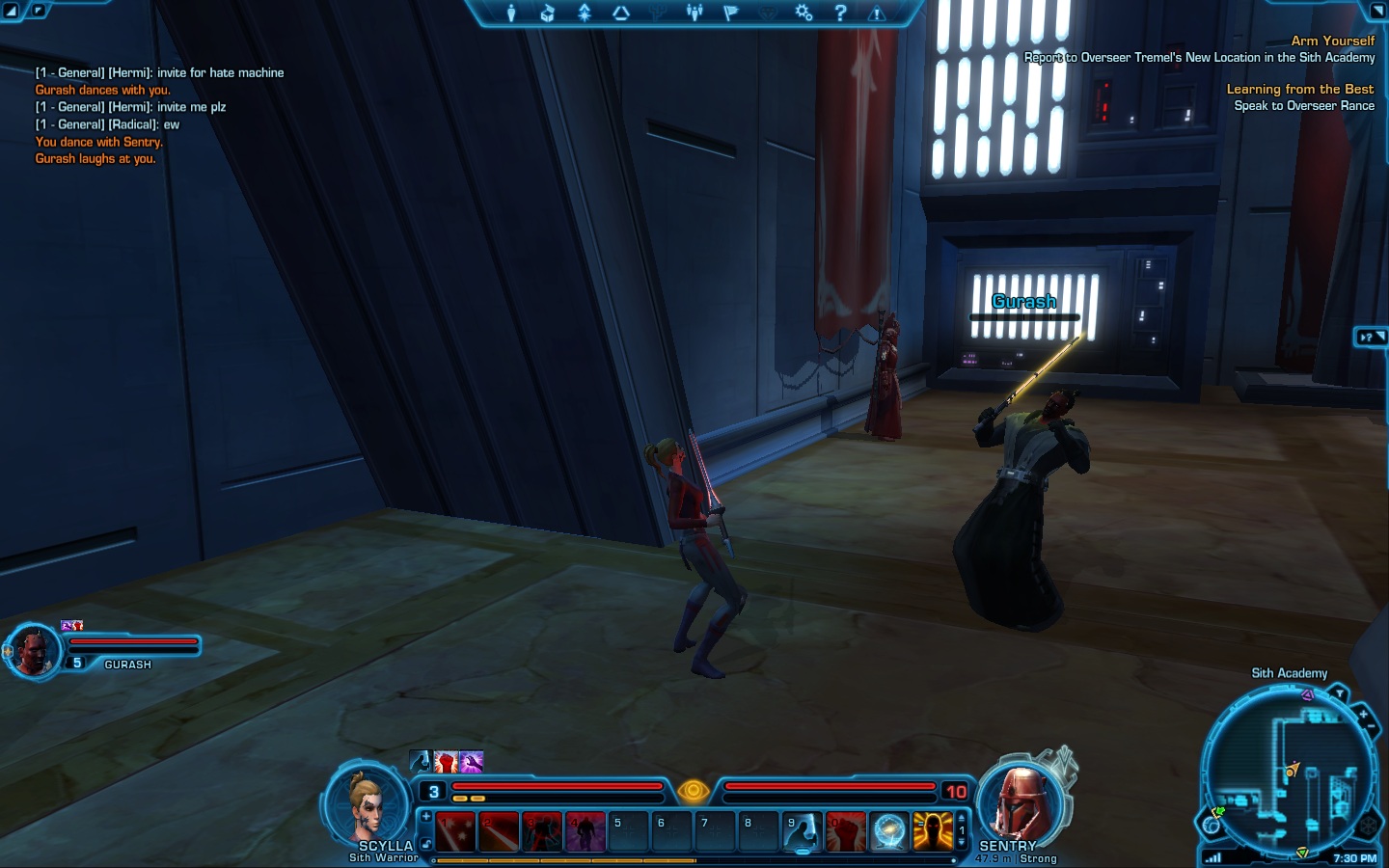Open preferences via the gear icon
The height and width of the screenshot is (868, 1389).
pyautogui.click(x=803, y=13)
